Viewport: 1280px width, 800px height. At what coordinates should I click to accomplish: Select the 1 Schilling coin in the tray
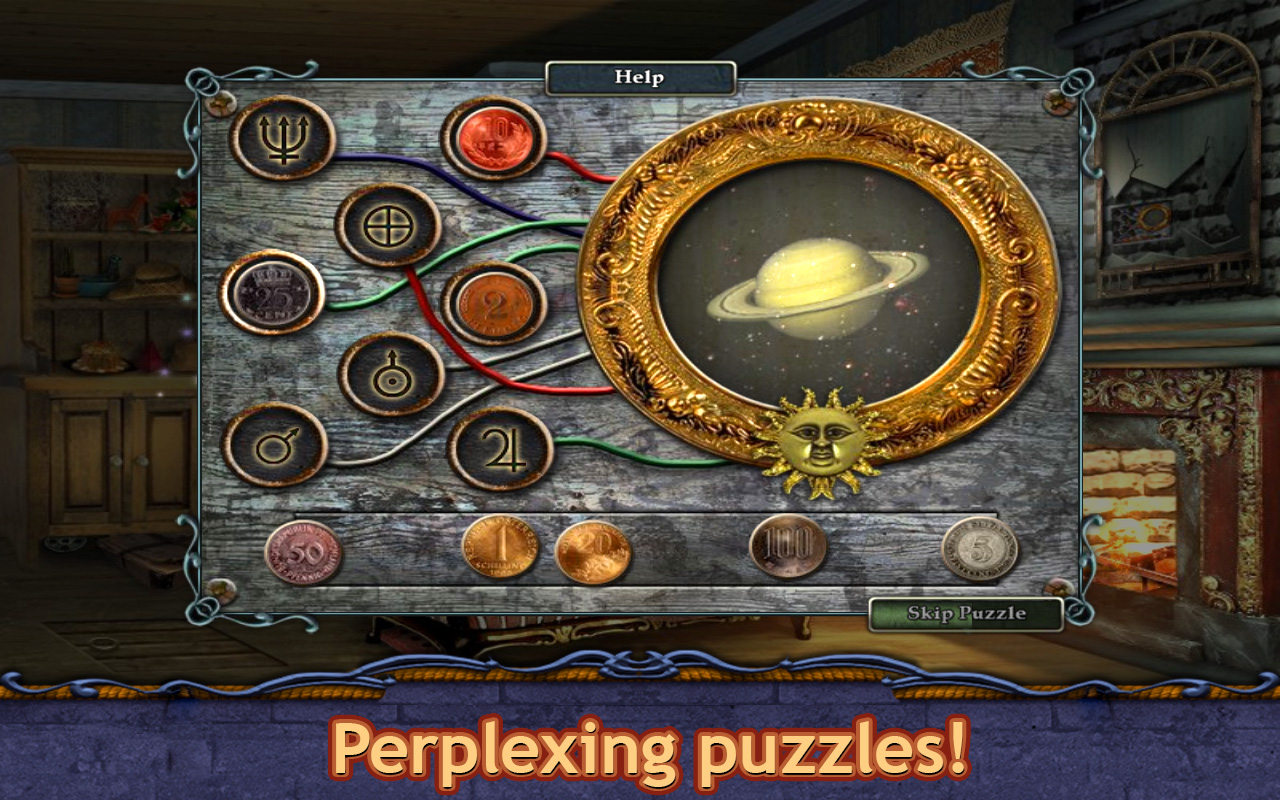(x=498, y=549)
